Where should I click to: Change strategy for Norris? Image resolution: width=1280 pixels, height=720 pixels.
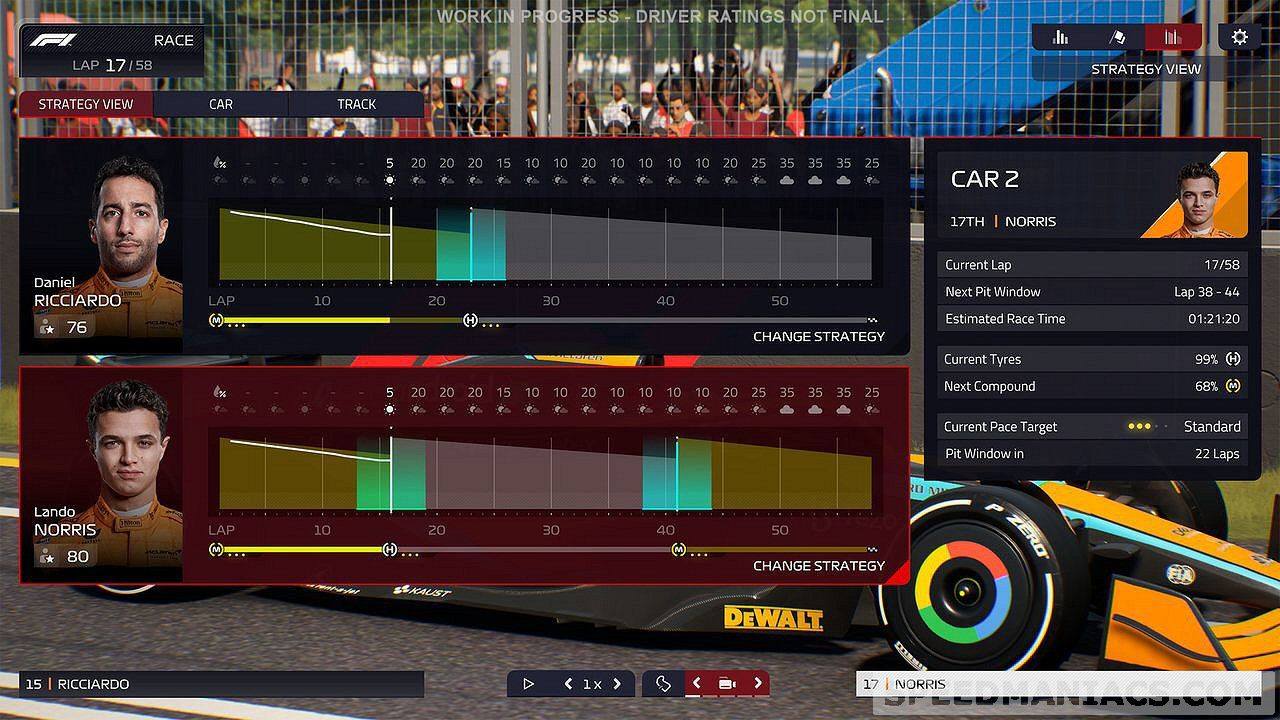[818, 565]
